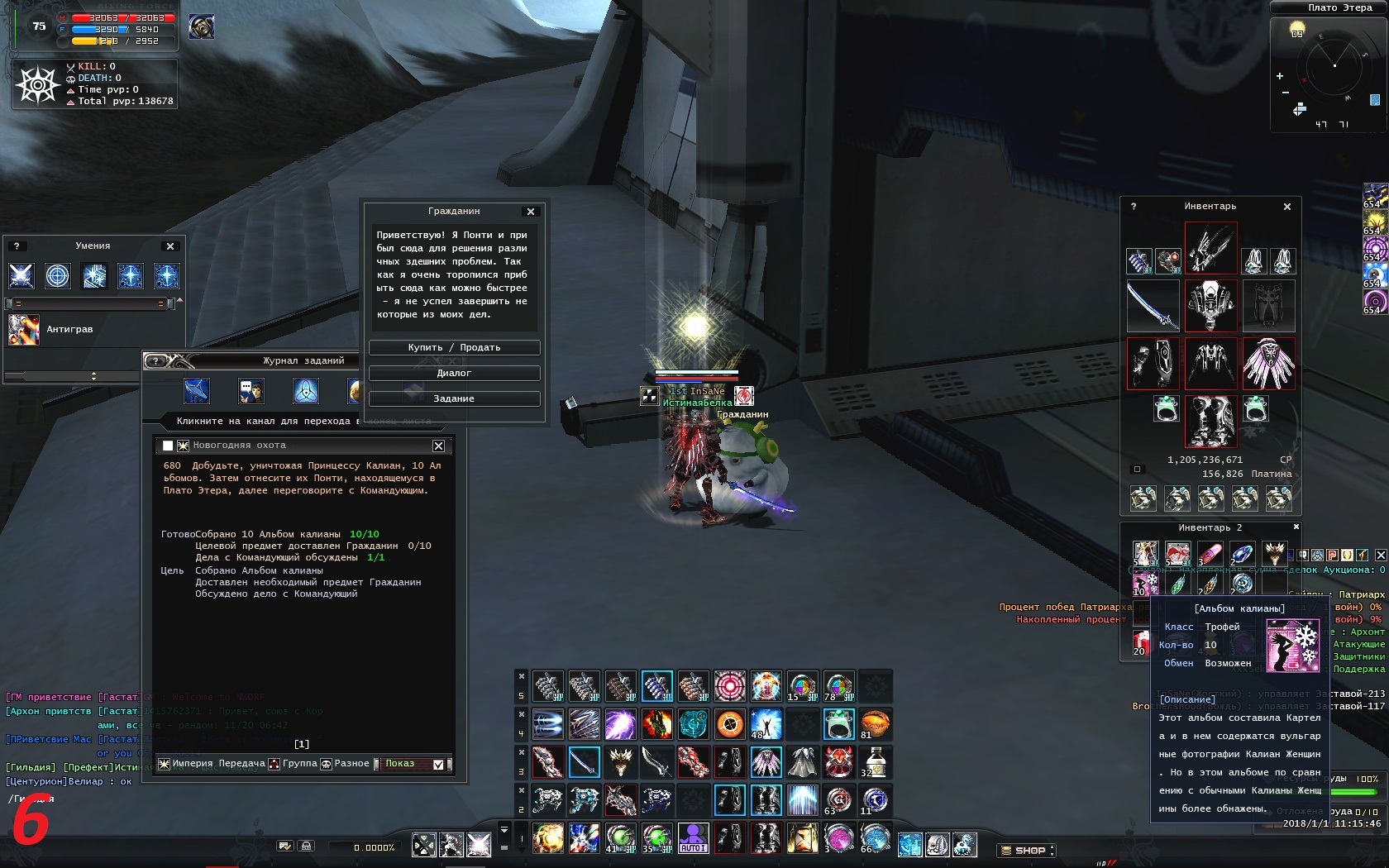The height and width of the screenshot is (868, 1389).
Task: Choose the Диалог dialogue option
Action: (454, 374)
